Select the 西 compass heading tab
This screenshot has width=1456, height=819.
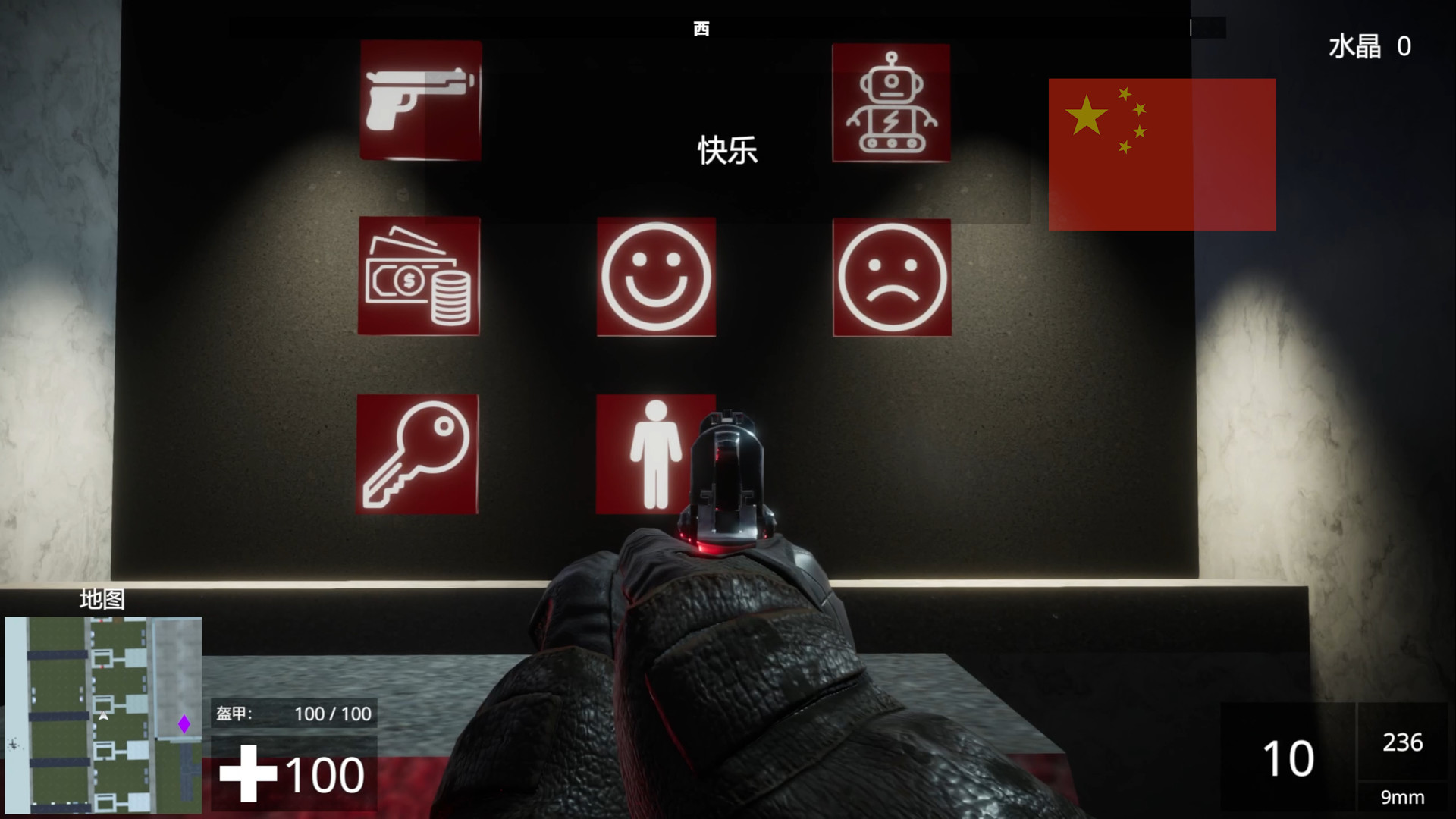tap(701, 28)
